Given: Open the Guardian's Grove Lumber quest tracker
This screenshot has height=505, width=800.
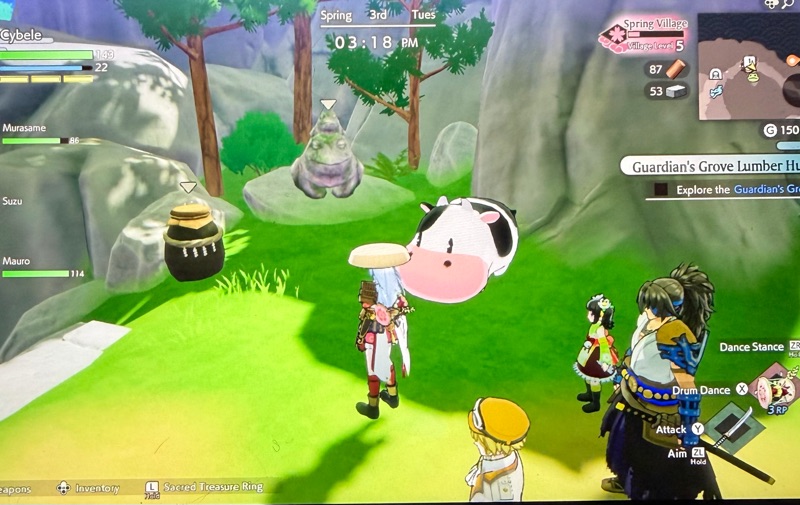Looking at the screenshot, I should [x=712, y=165].
